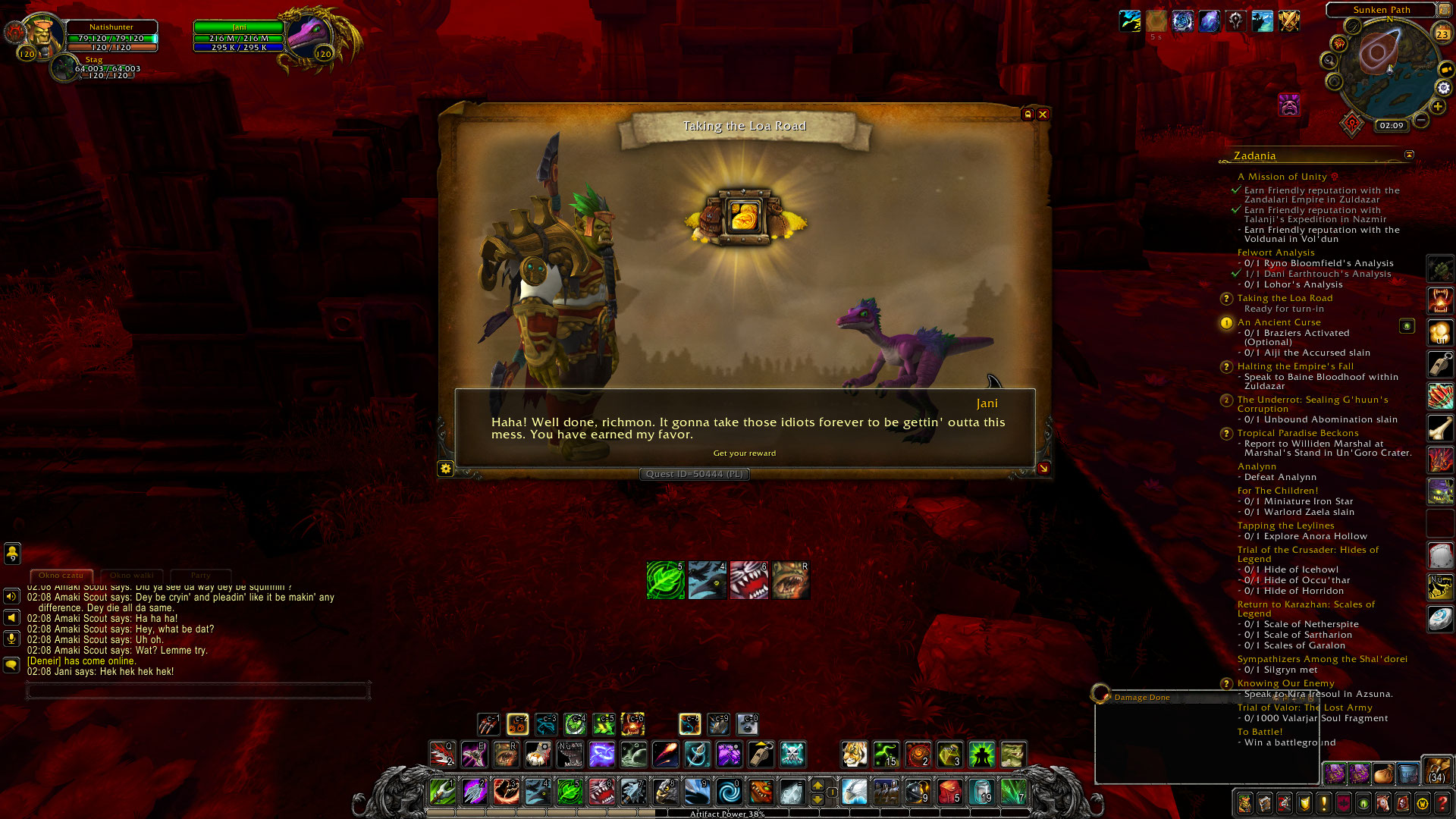Zoom the minimap with the plus button
The width and height of the screenshot is (1456, 819).
click(1438, 106)
